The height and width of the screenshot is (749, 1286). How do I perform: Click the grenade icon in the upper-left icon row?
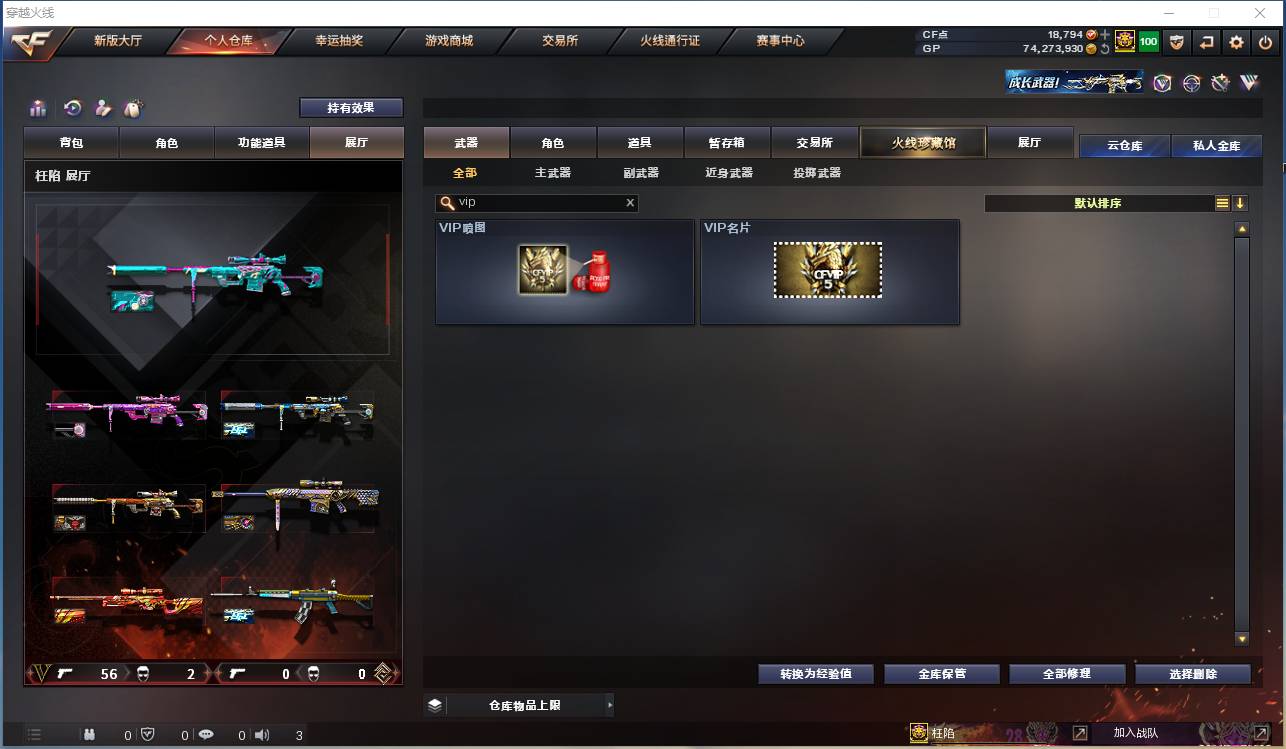click(134, 107)
